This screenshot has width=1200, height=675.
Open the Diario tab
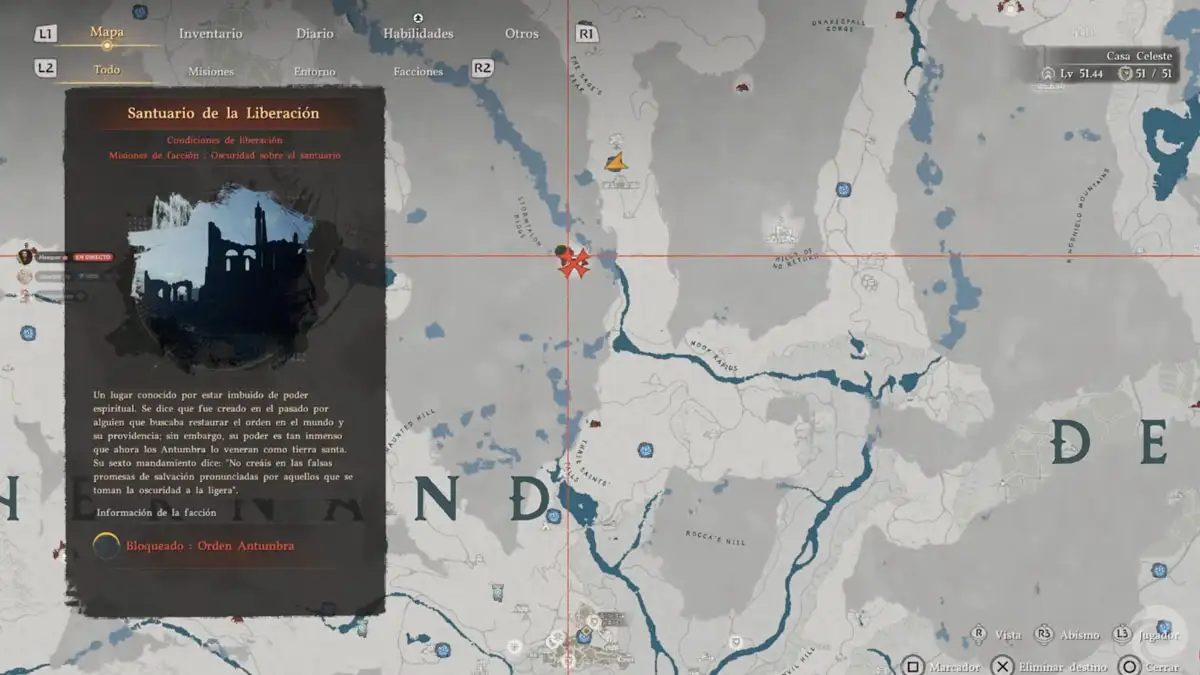(x=314, y=33)
